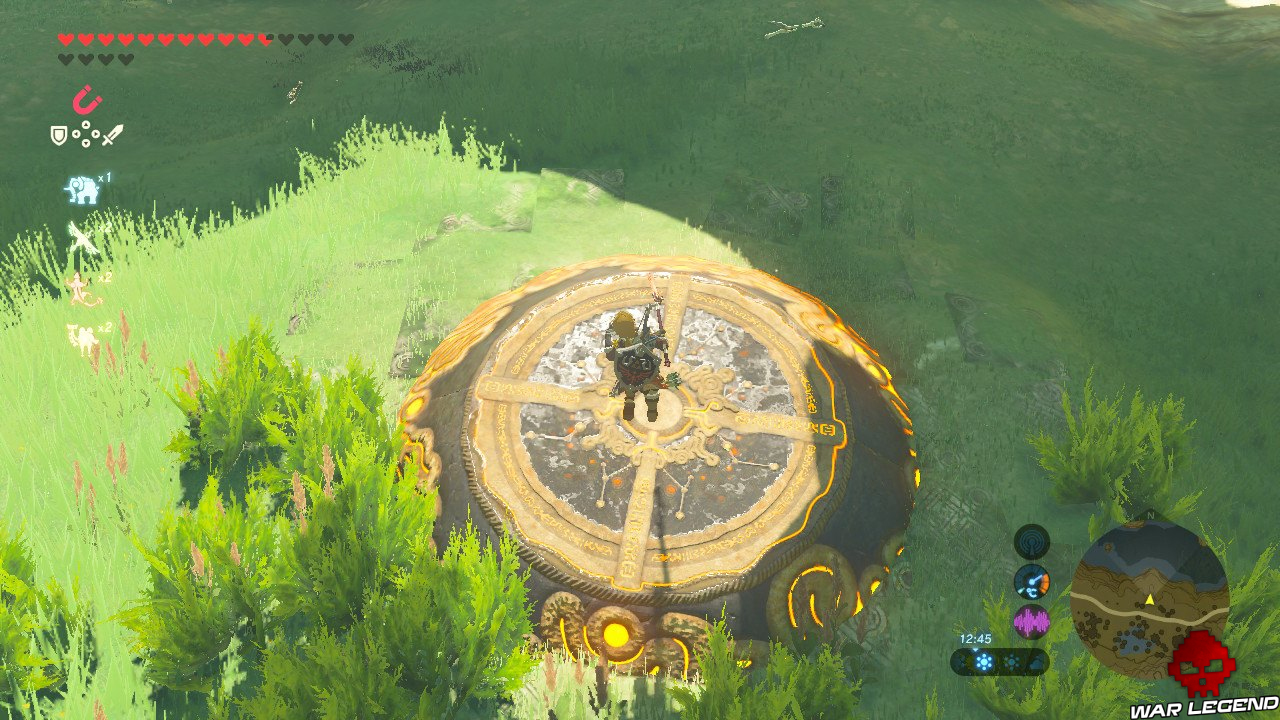Select the shield icon on the quick-select
Screen dimensions: 1280x720
tap(57, 135)
